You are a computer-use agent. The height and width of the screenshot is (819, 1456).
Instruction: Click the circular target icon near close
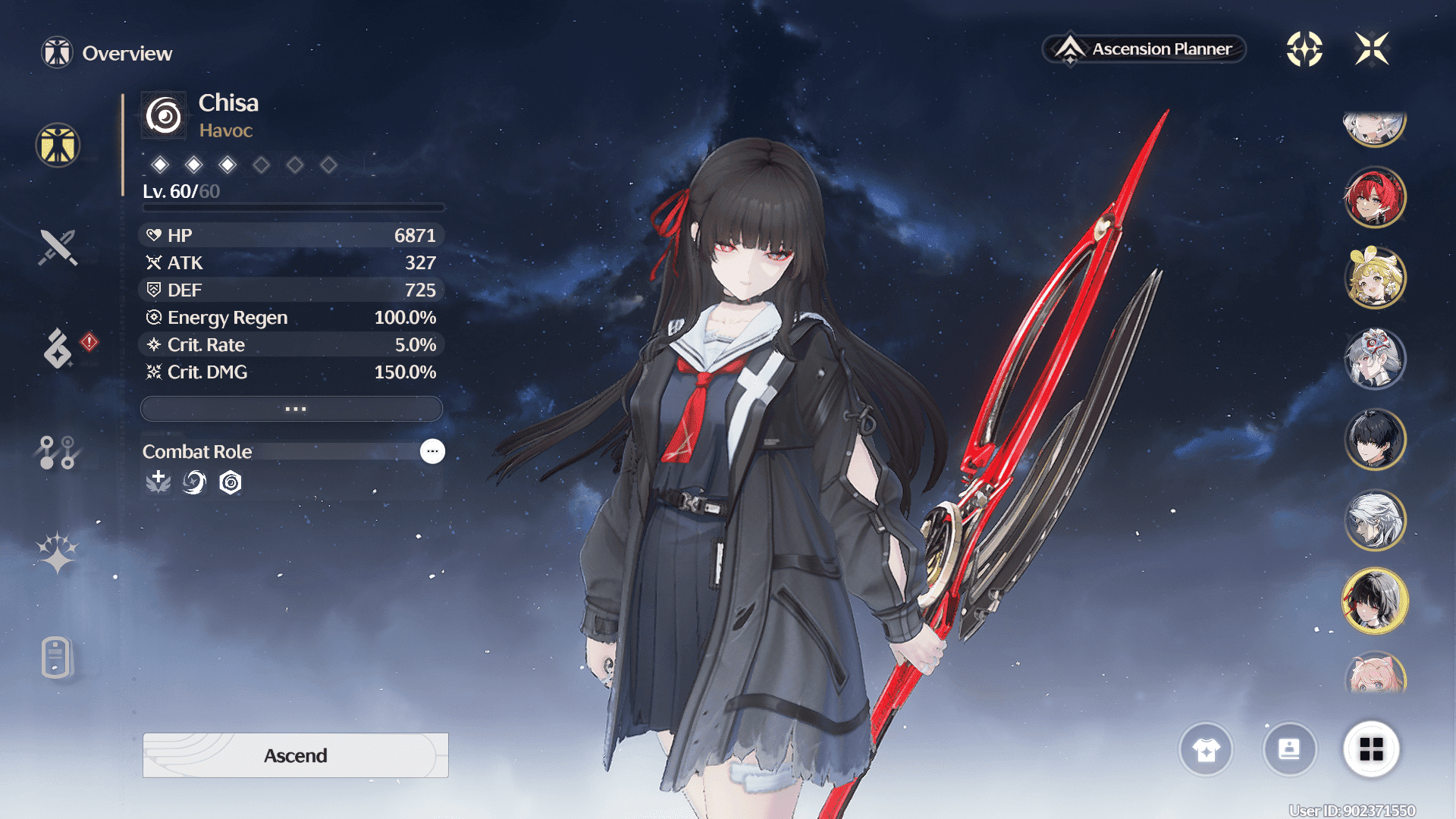tap(1304, 49)
